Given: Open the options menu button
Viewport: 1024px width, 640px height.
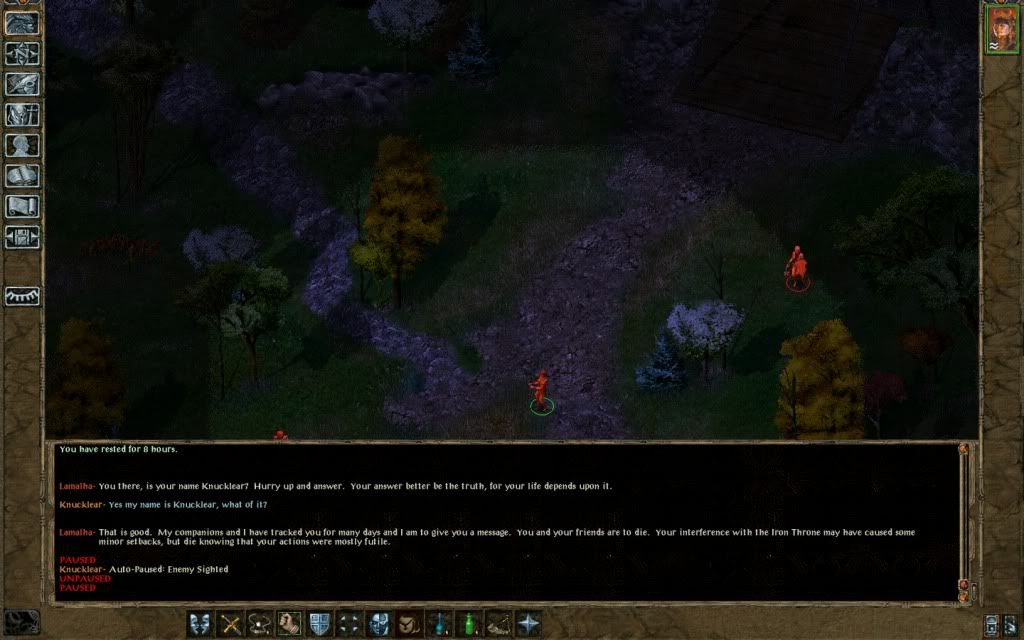Looking at the screenshot, I should (22, 237).
